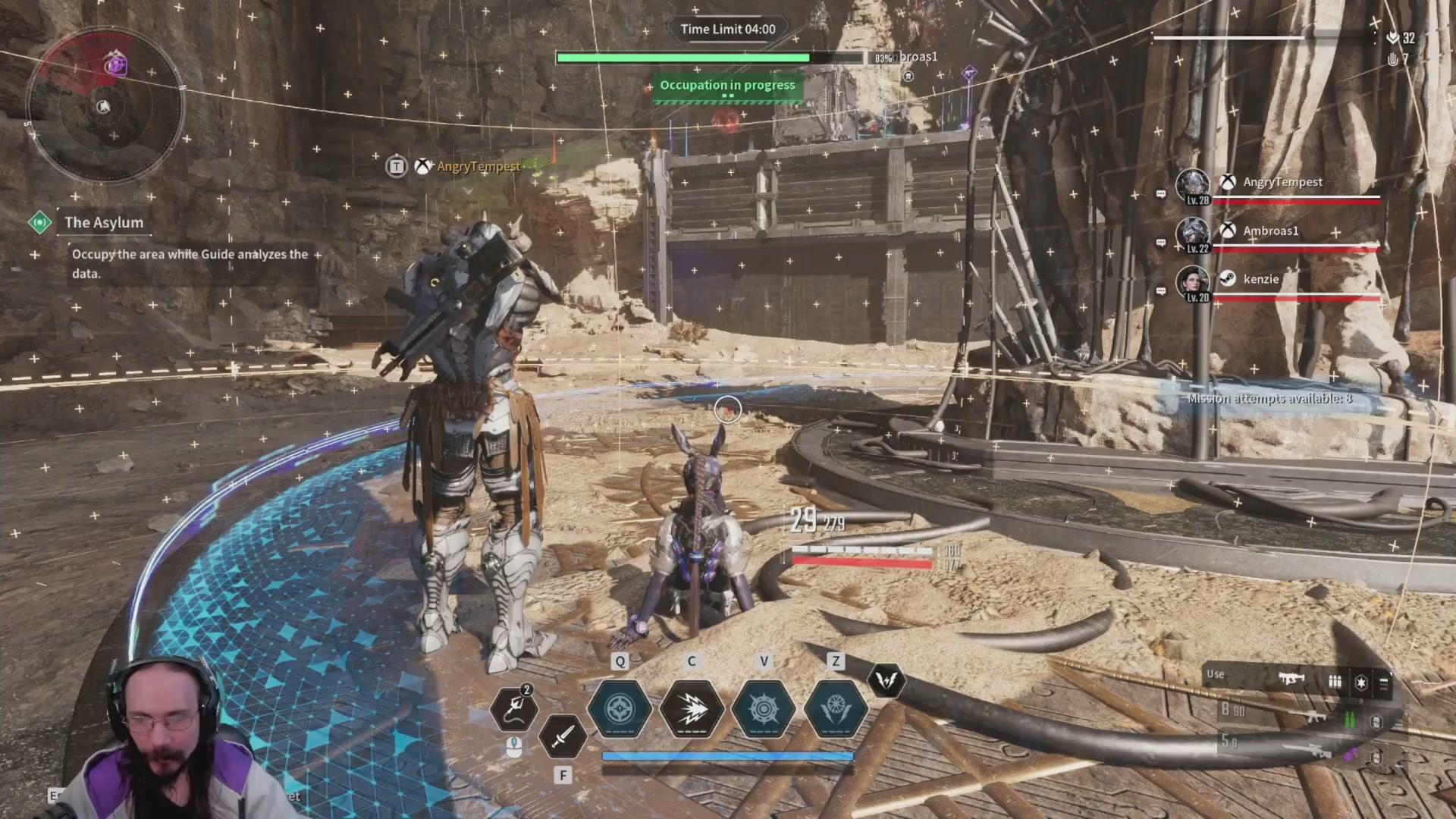This screenshot has width=1456, height=819.
Task: Open the Occupation in progress banner
Action: [727, 86]
